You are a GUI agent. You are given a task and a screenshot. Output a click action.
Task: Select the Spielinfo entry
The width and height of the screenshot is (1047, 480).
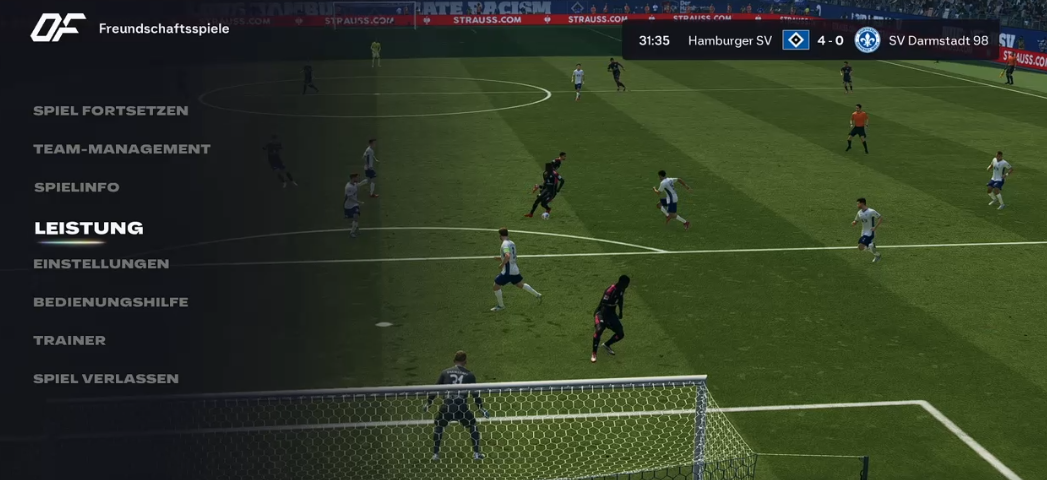coord(76,187)
